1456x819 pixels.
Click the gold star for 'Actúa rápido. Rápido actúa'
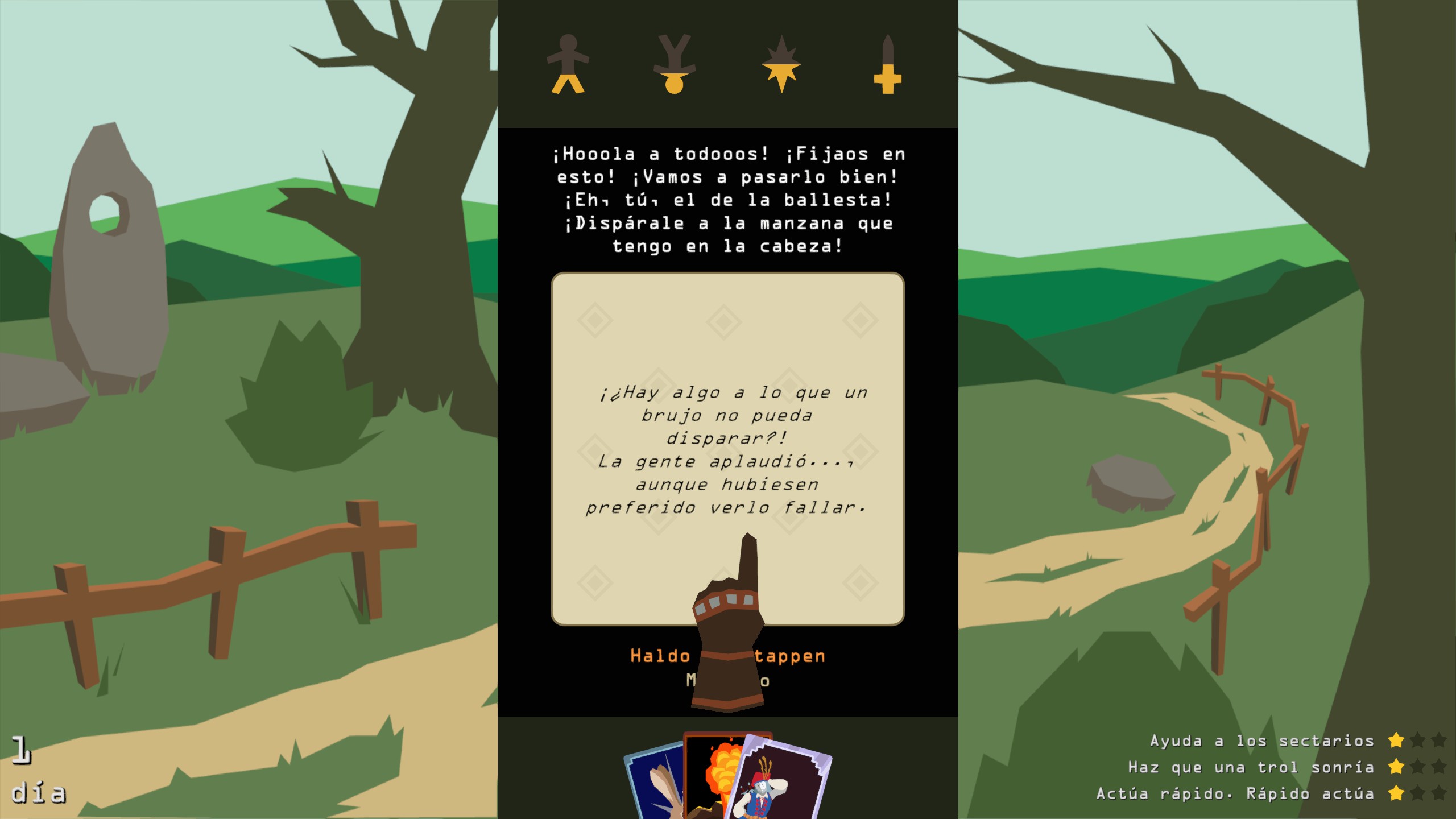pos(1396,792)
